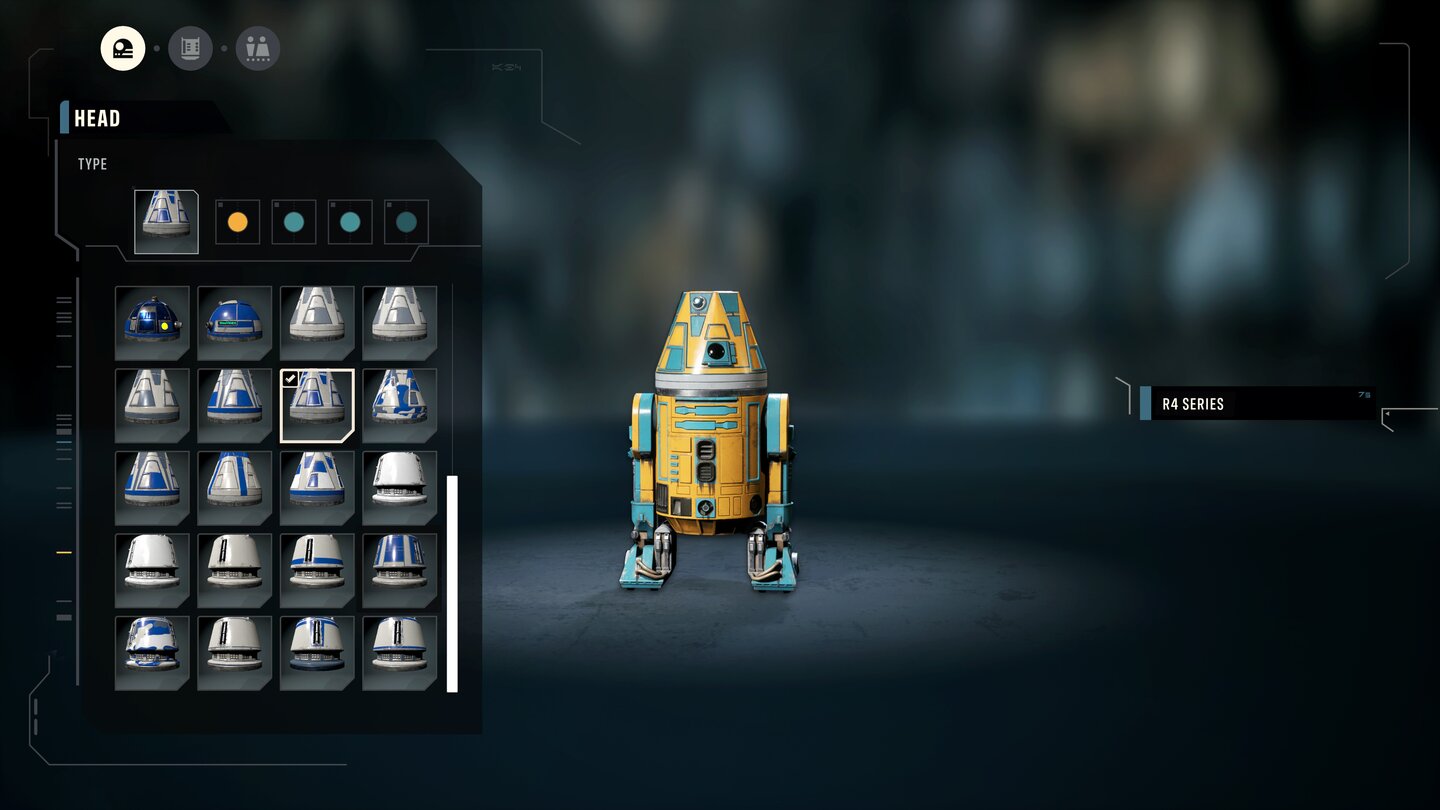Image resolution: width=1440 pixels, height=810 pixels.
Task: Switch to the HEAD section tab
Action: (x=97, y=118)
